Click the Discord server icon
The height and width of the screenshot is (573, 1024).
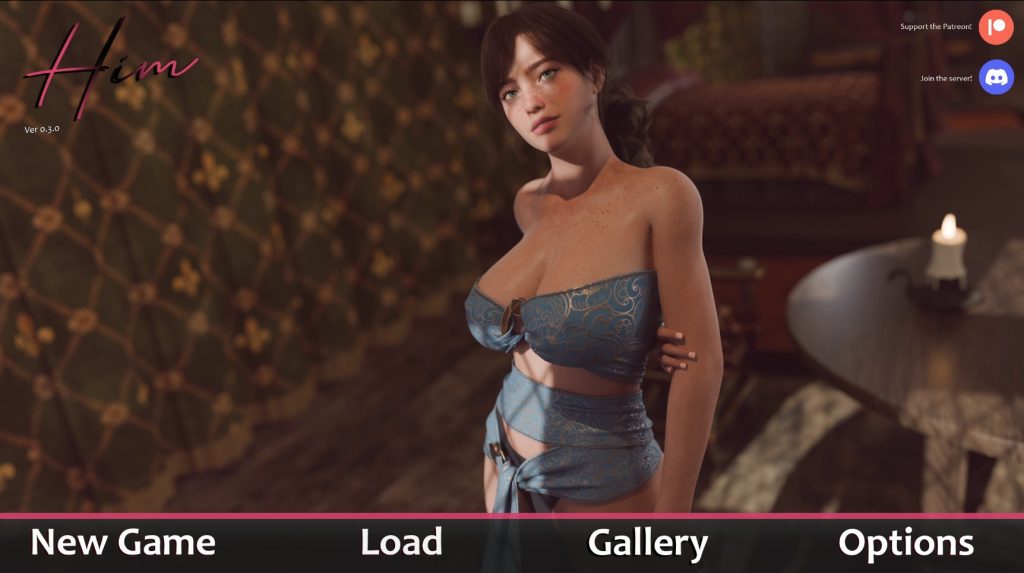(x=996, y=77)
